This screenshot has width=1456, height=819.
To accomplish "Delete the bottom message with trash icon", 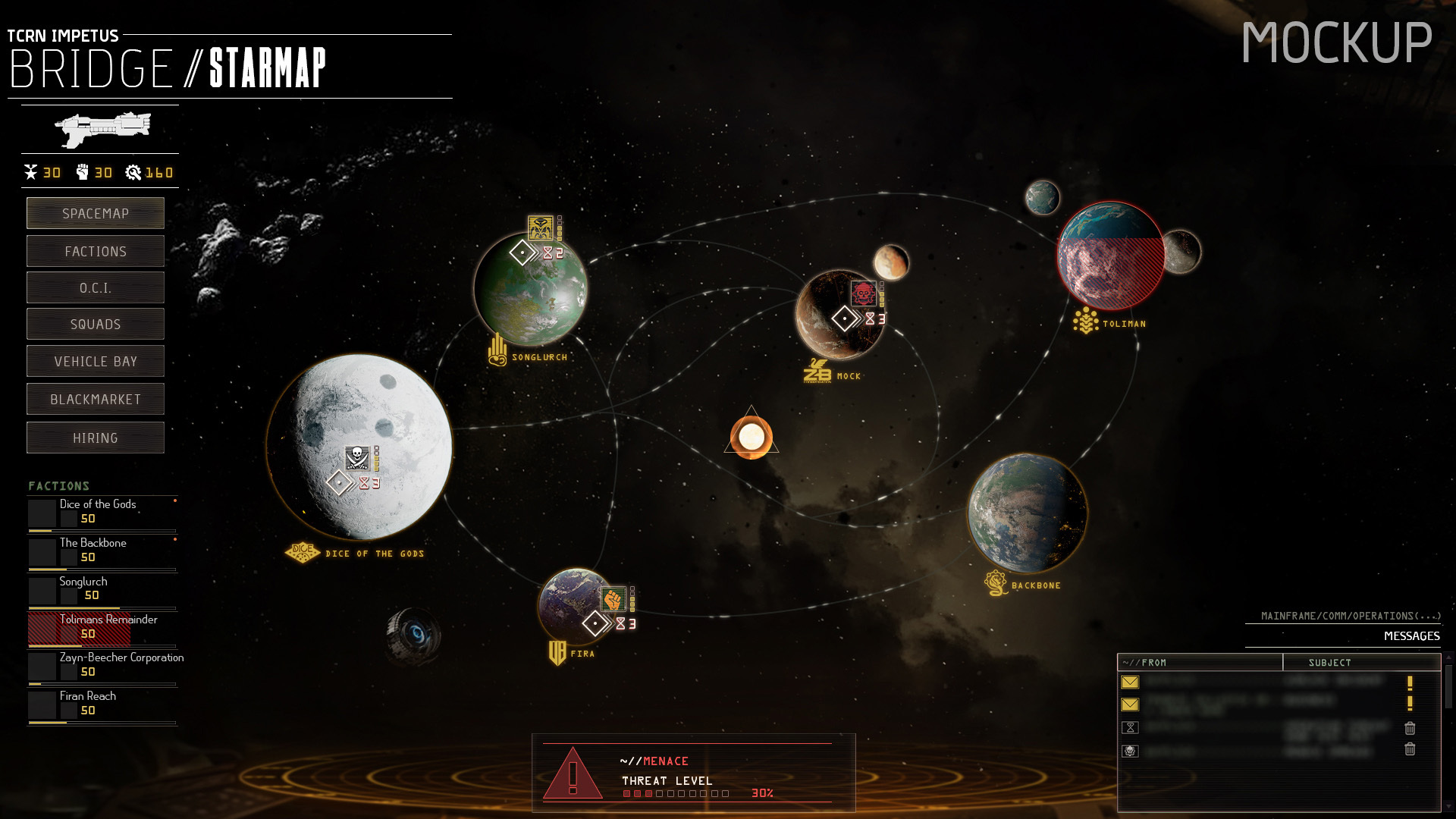I will 1410,749.
